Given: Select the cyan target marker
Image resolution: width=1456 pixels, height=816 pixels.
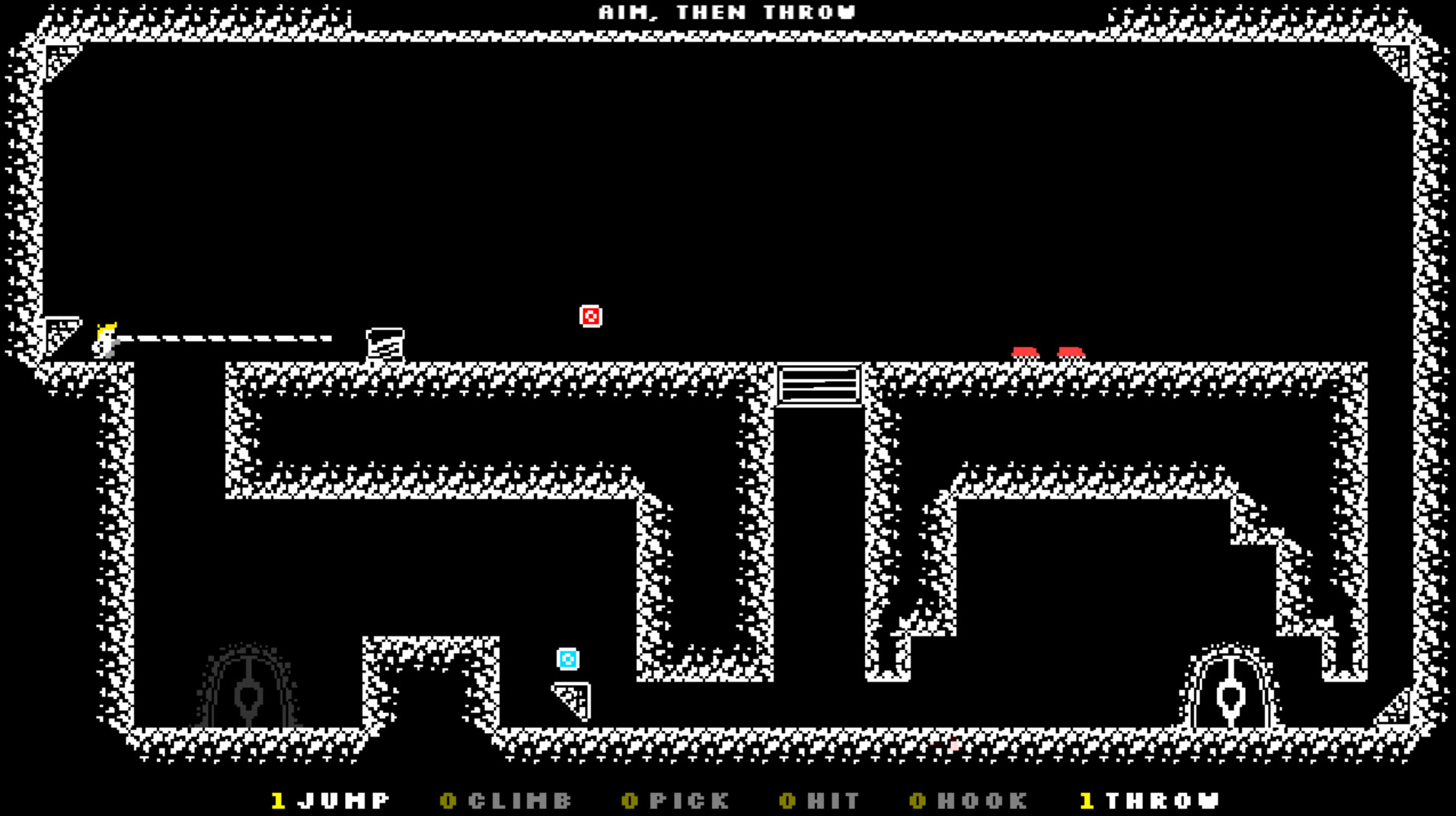Looking at the screenshot, I should pyautogui.click(x=567, y=658).
